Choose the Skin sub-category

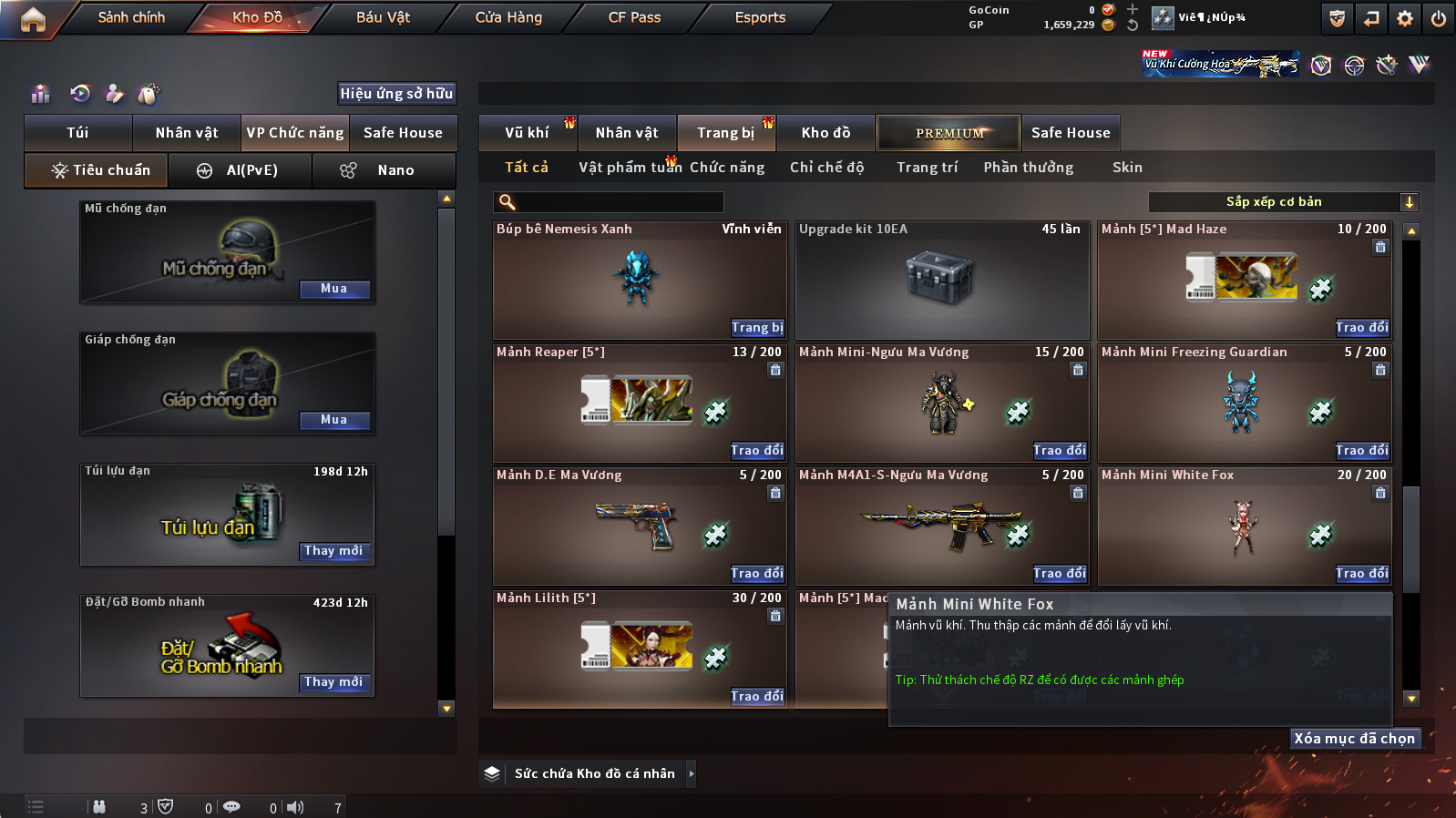point(1127,168)
